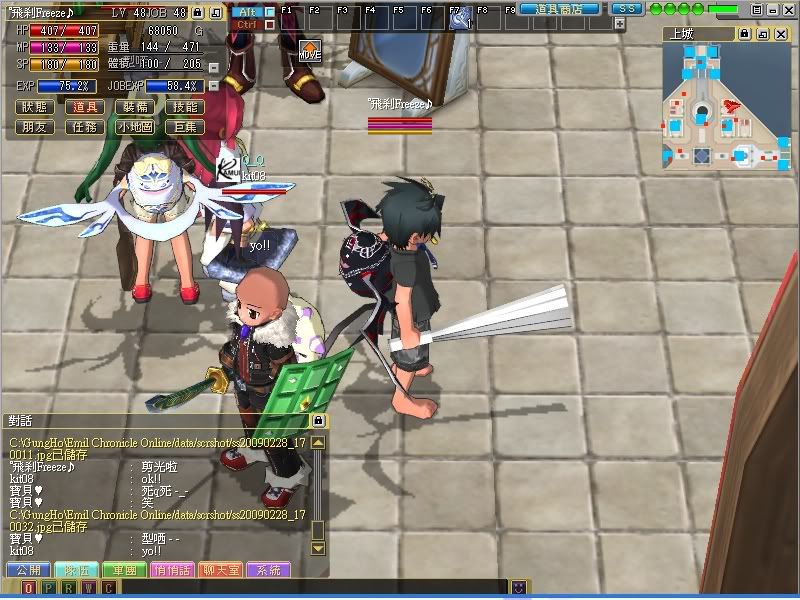
Task: Toggle the minimap lock icon
Action: click(x=744, y=33)
